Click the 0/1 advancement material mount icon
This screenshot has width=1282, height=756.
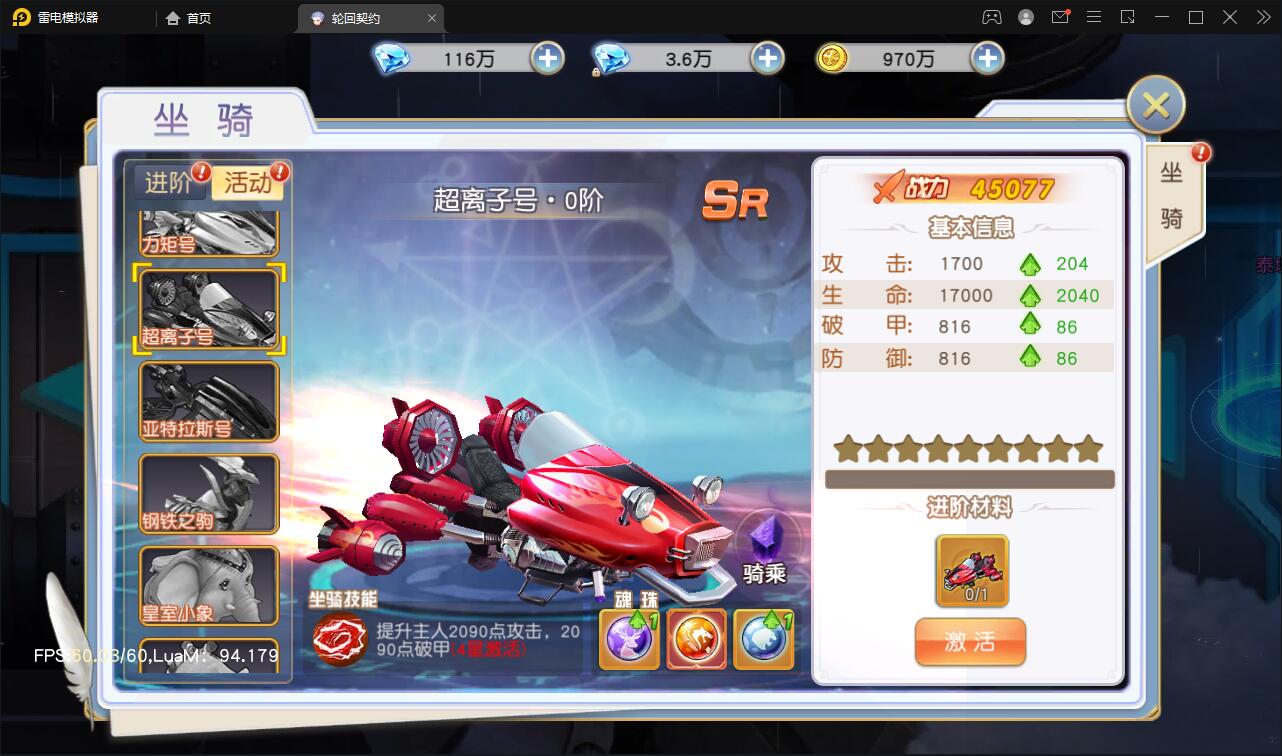[969, 571]
